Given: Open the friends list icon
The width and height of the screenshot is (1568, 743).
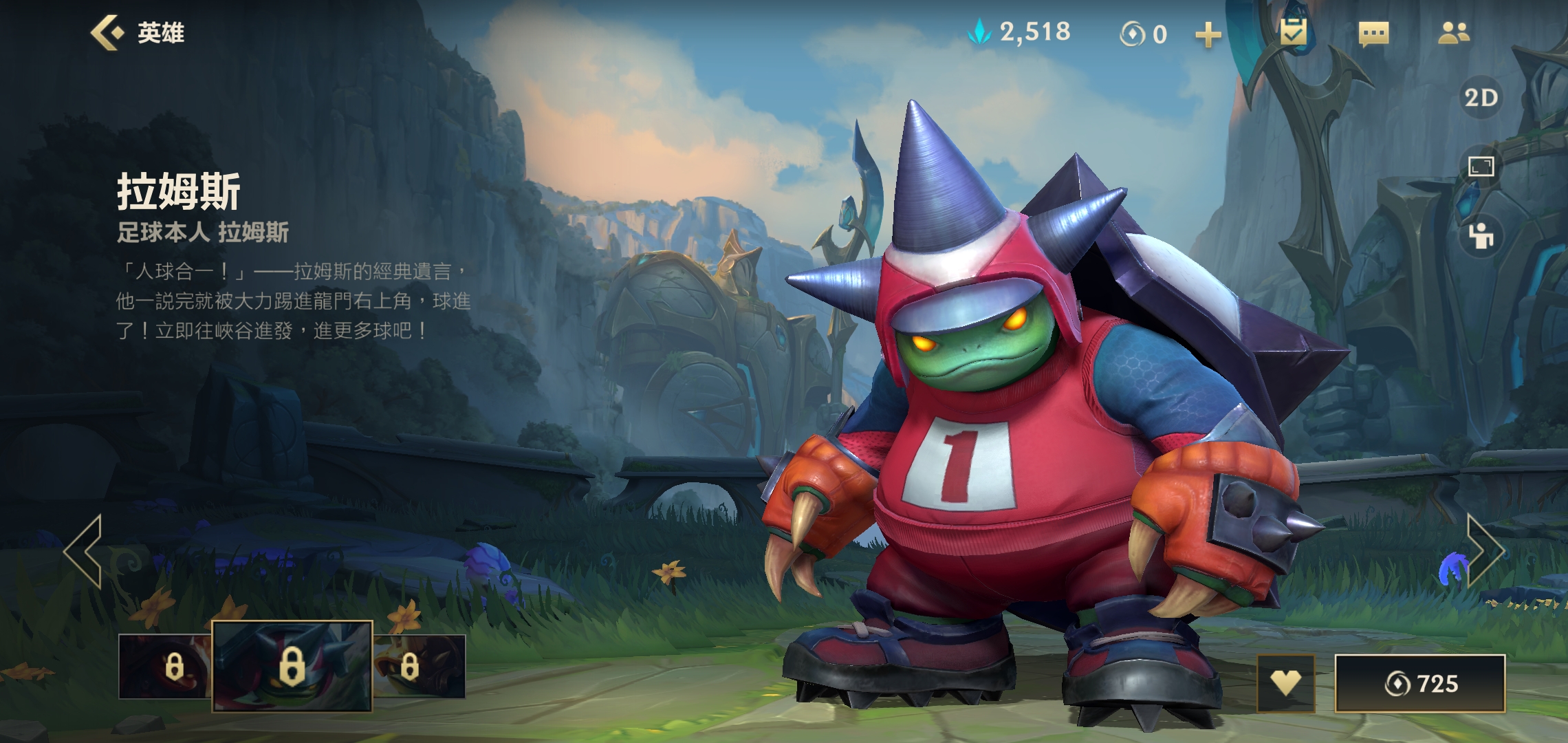Looking at the screenshot, I should tap(1453, 33).
